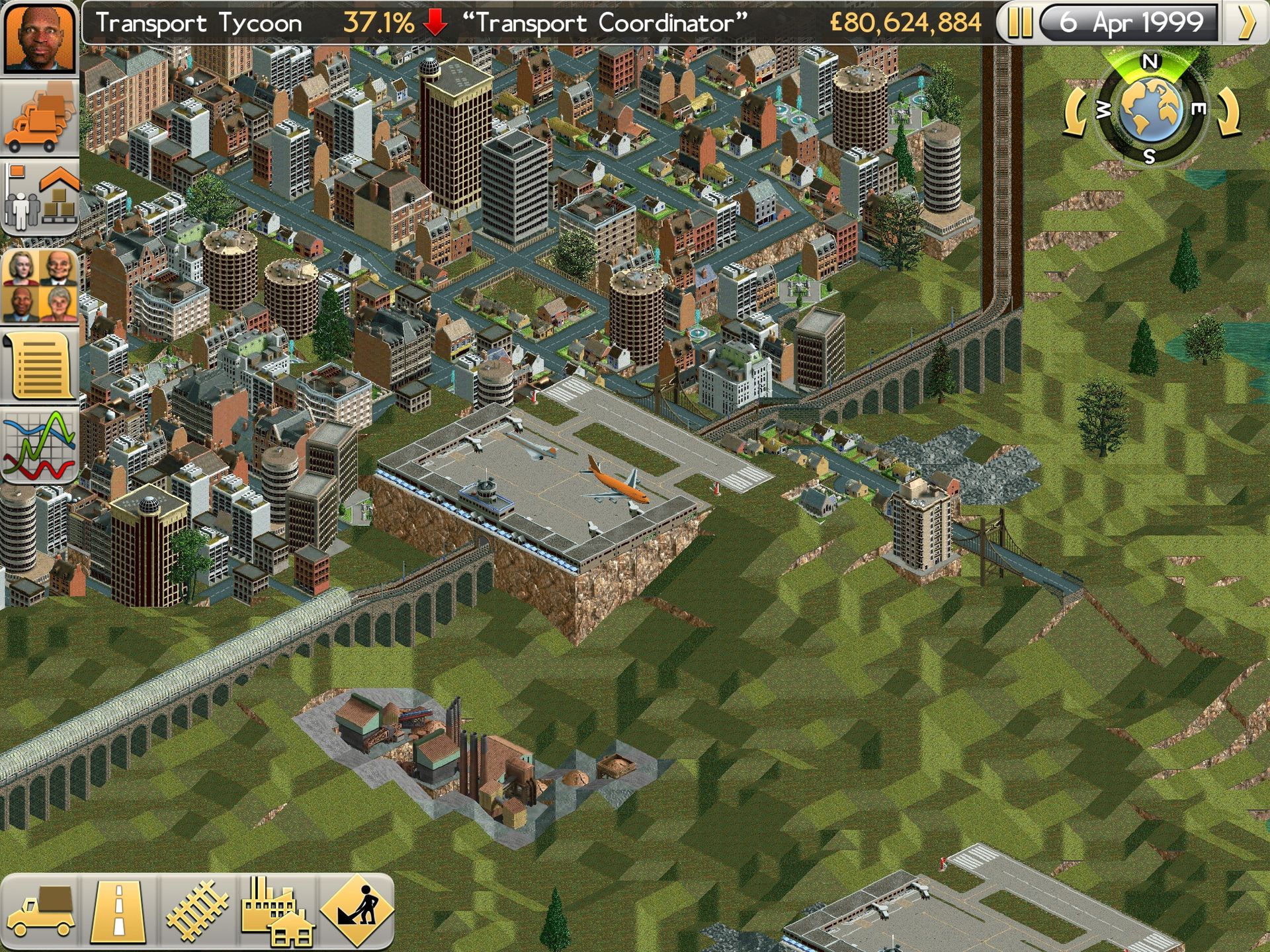Open the industry and town building tool
Image resolution: width=1270 pixels, height=952 pixels.
pyautogui.click(x=276, y=912)
